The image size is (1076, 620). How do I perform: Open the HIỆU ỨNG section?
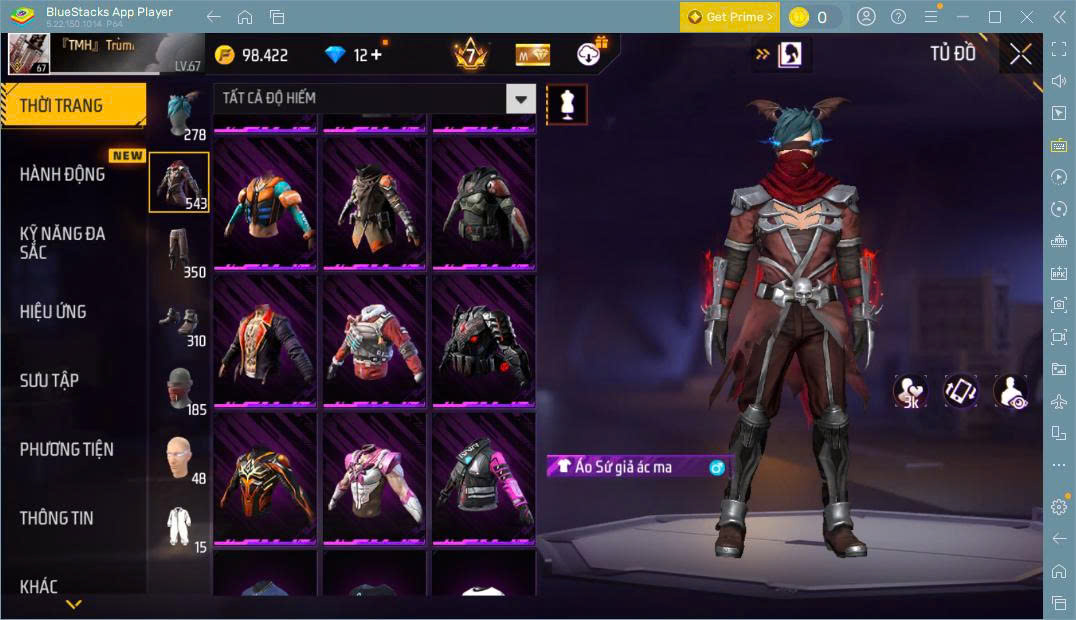point(53,312)
